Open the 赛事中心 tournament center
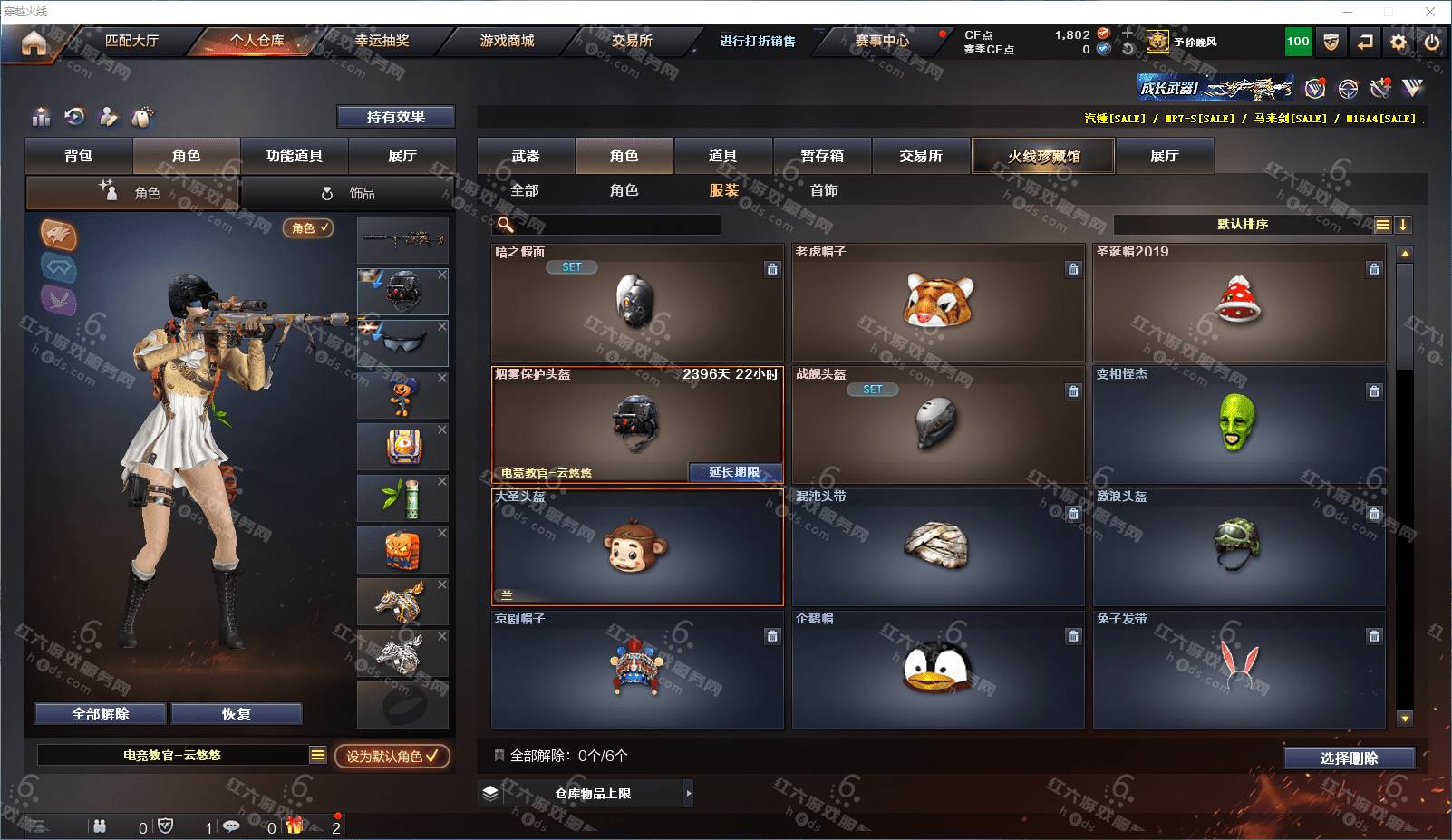Screen dimensions: 1452x840 tap(881, 41)
